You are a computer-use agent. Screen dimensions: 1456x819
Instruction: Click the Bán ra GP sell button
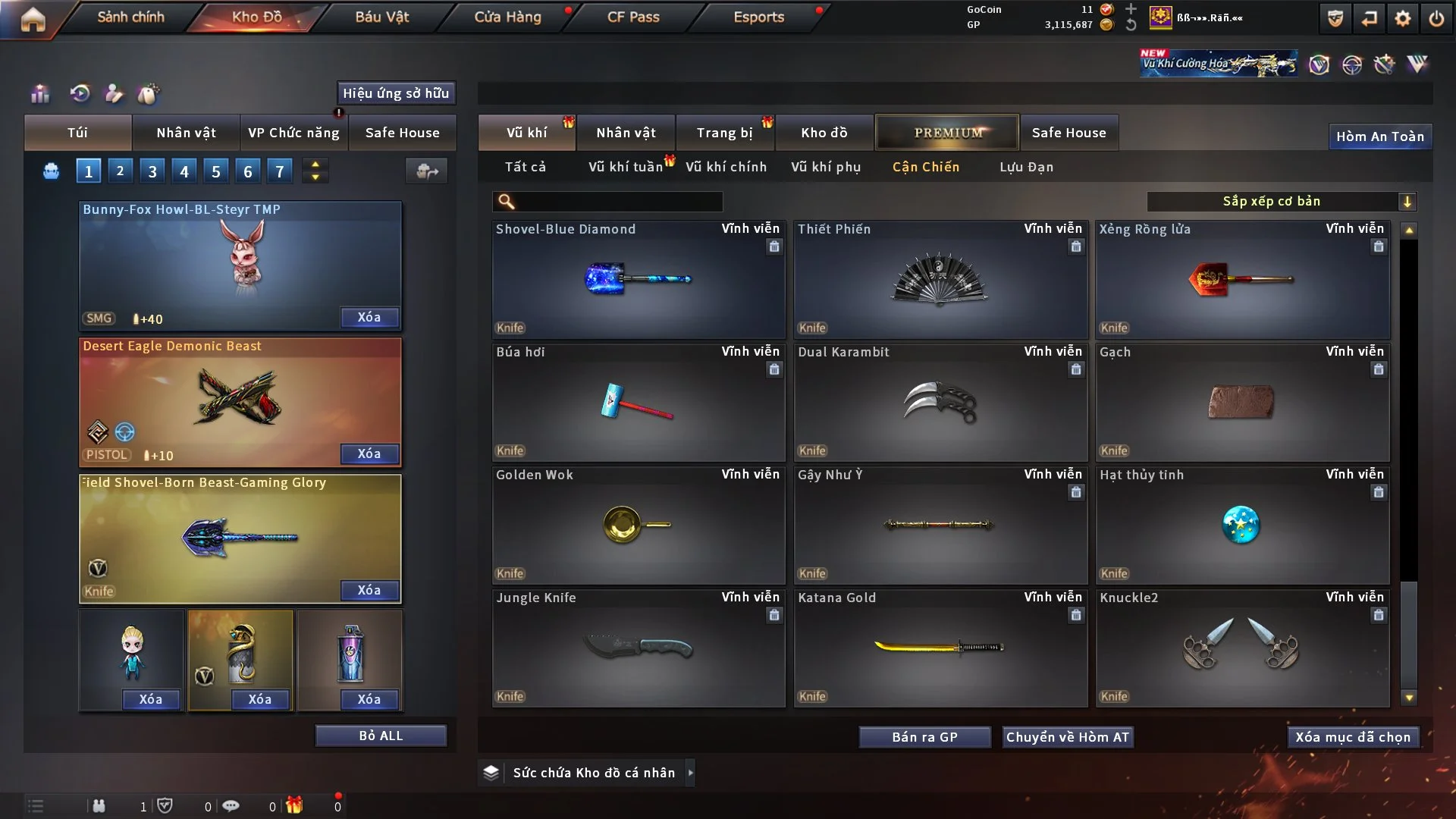click(924, 737)
